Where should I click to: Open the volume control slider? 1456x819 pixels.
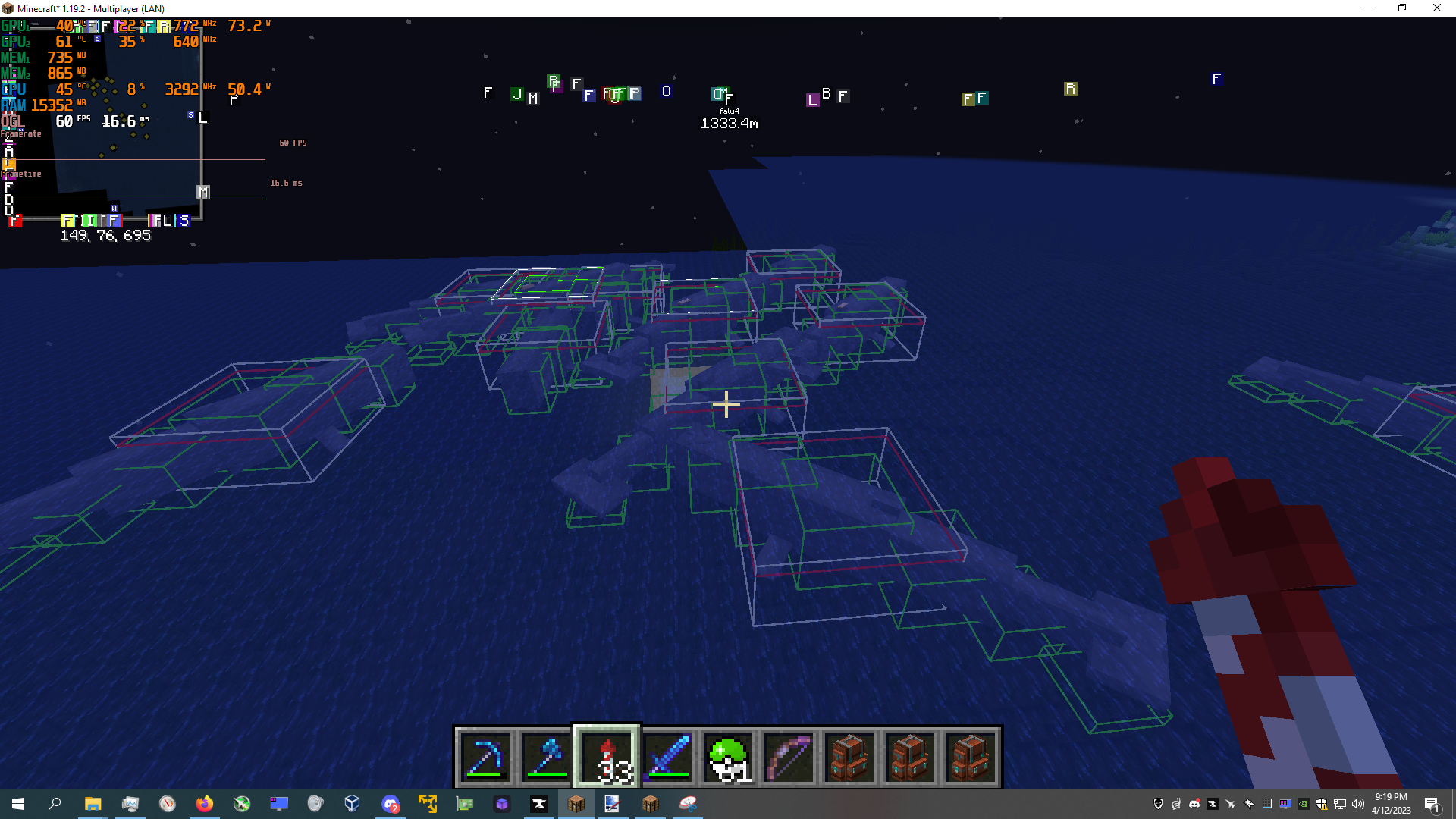pos(1357,804)
